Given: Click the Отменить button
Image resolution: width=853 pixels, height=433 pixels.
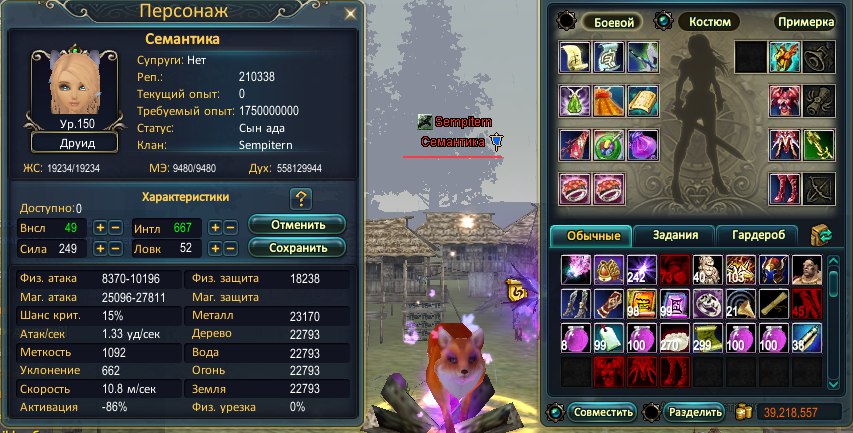Looking at the screenshot, I should (x=296, y=224).
